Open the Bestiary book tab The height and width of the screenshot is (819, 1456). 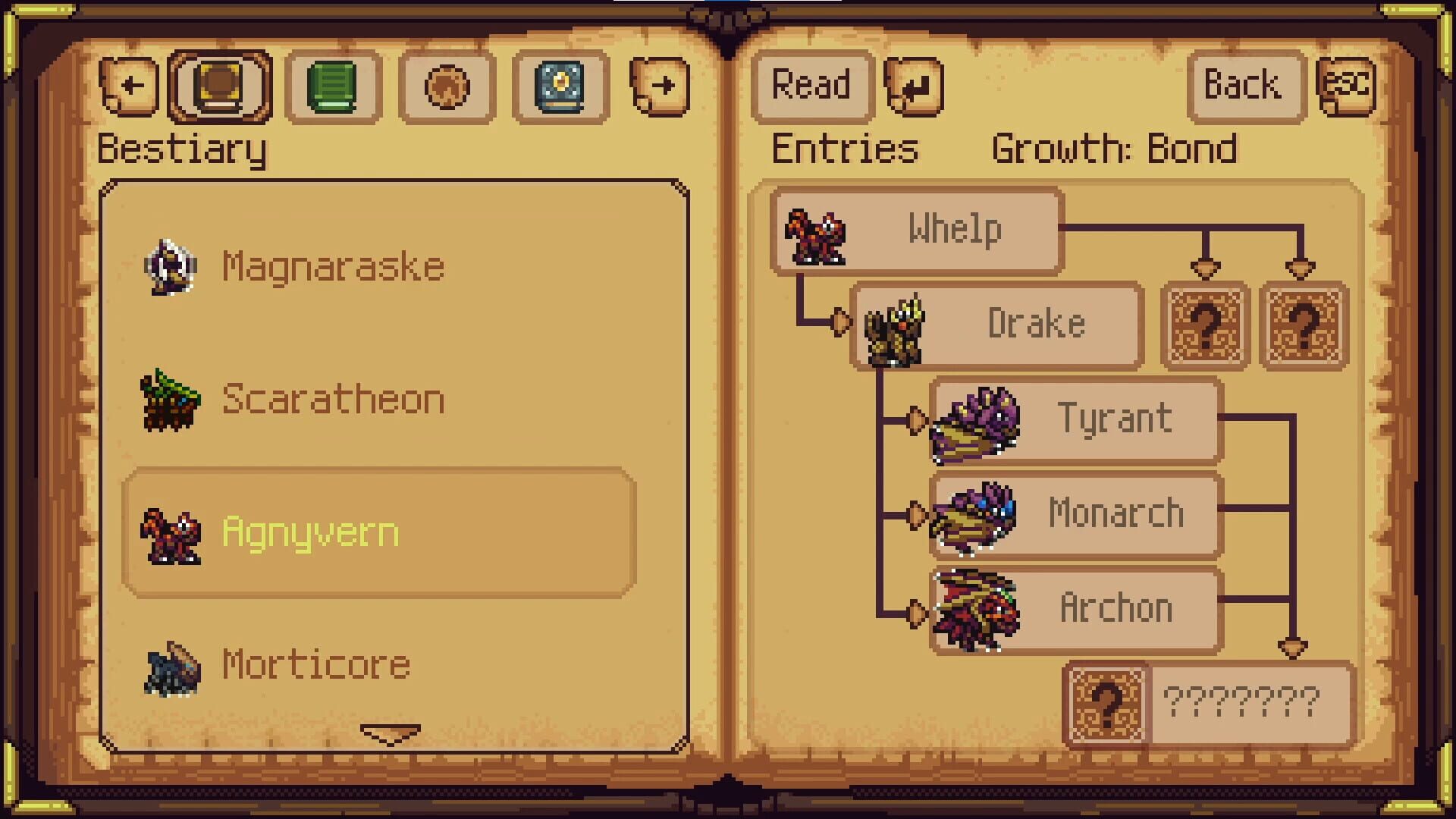tap(219, 86)
